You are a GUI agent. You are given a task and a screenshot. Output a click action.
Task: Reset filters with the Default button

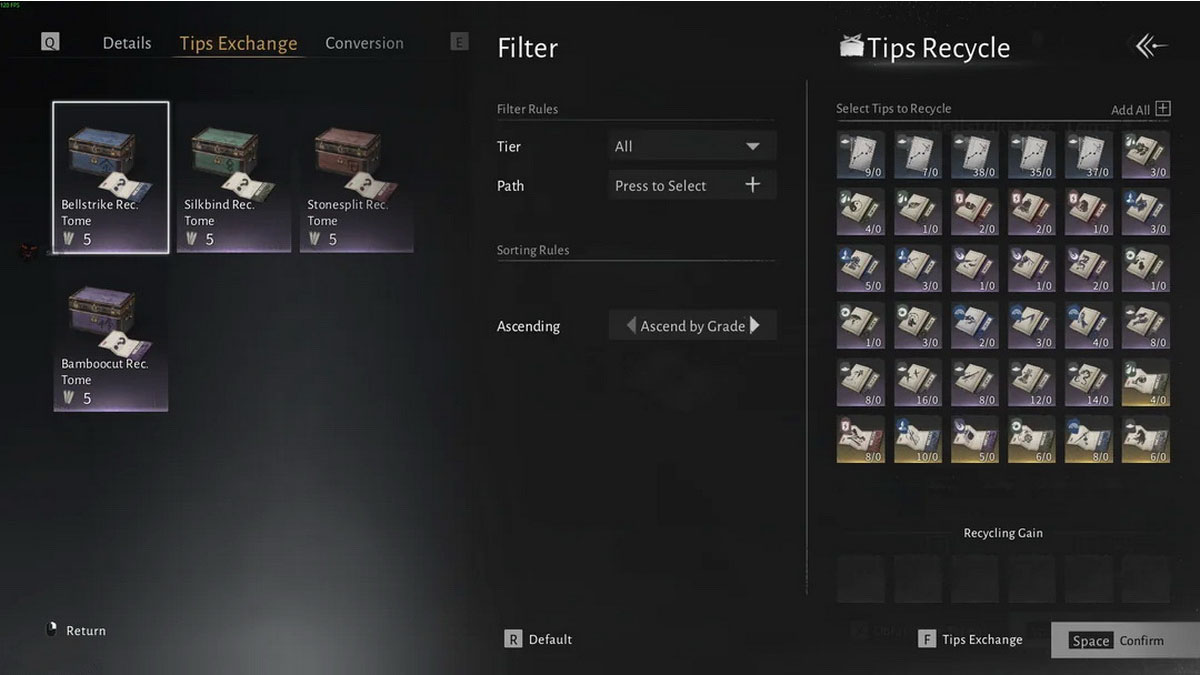(x=539, y=639)
